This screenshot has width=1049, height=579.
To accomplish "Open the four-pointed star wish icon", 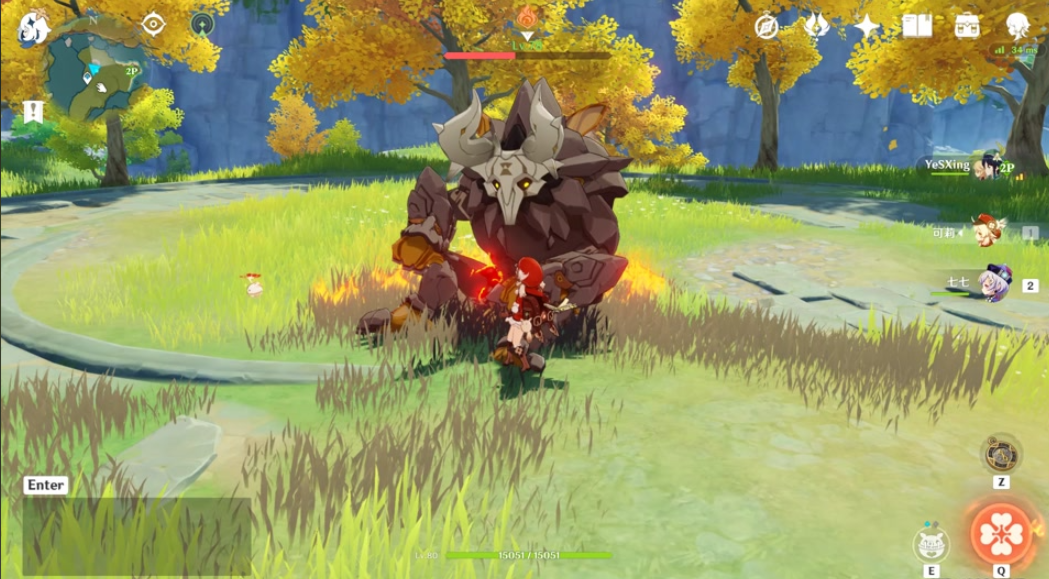I will click(x=866, y=26).
